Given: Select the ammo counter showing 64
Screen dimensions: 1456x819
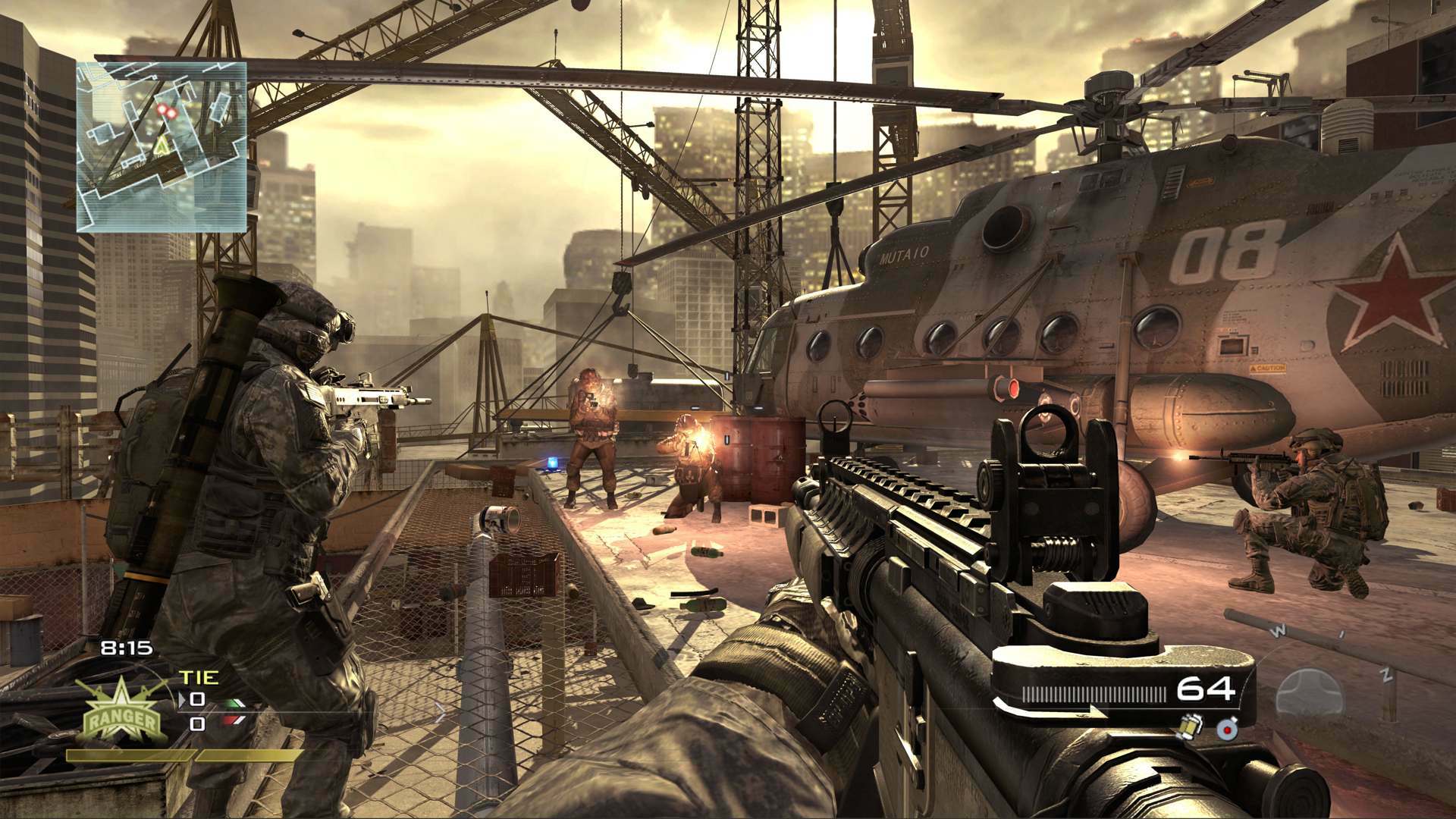Looking at the screenshot, I should point(1204,690).
